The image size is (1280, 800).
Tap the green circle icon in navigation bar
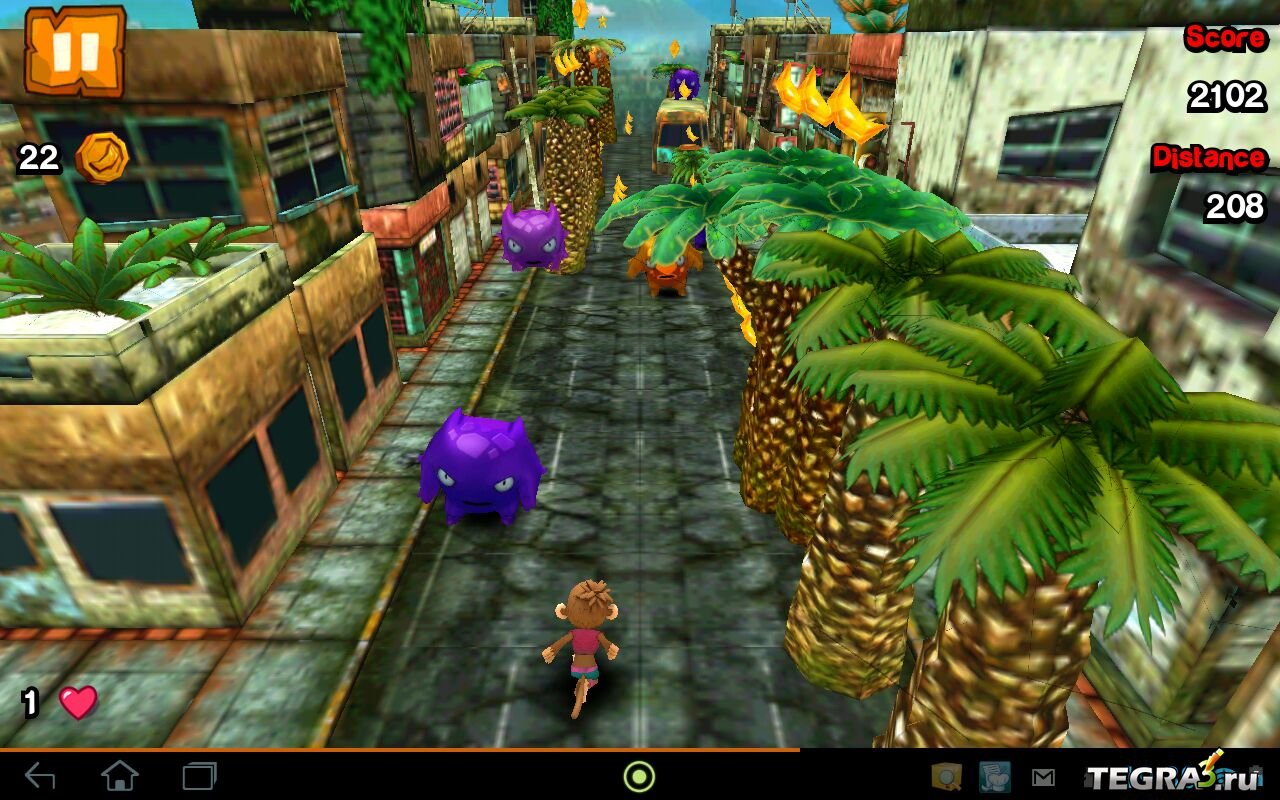coord(639,776)
